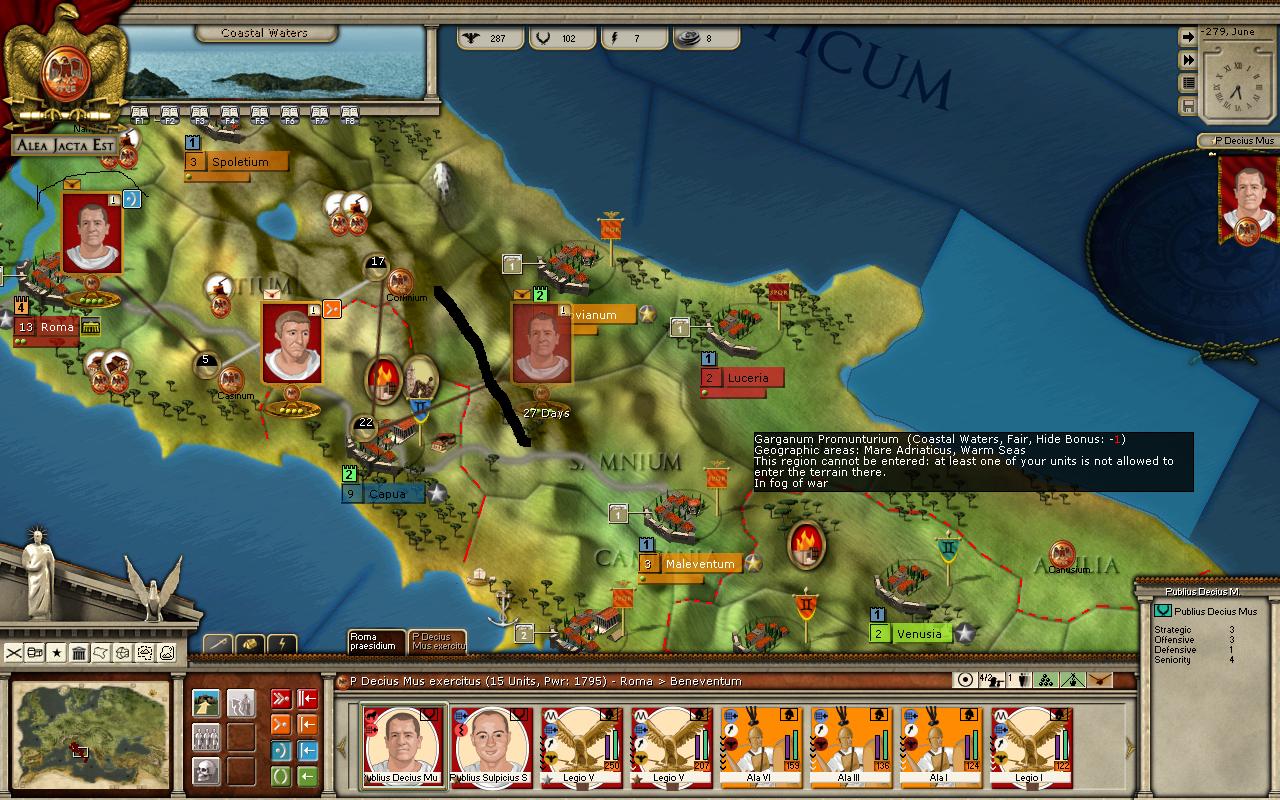Image resolution: width=1280 pixels, height=800 pixels.
Task: Activate the skull special order button
Action: click(206, 771)
